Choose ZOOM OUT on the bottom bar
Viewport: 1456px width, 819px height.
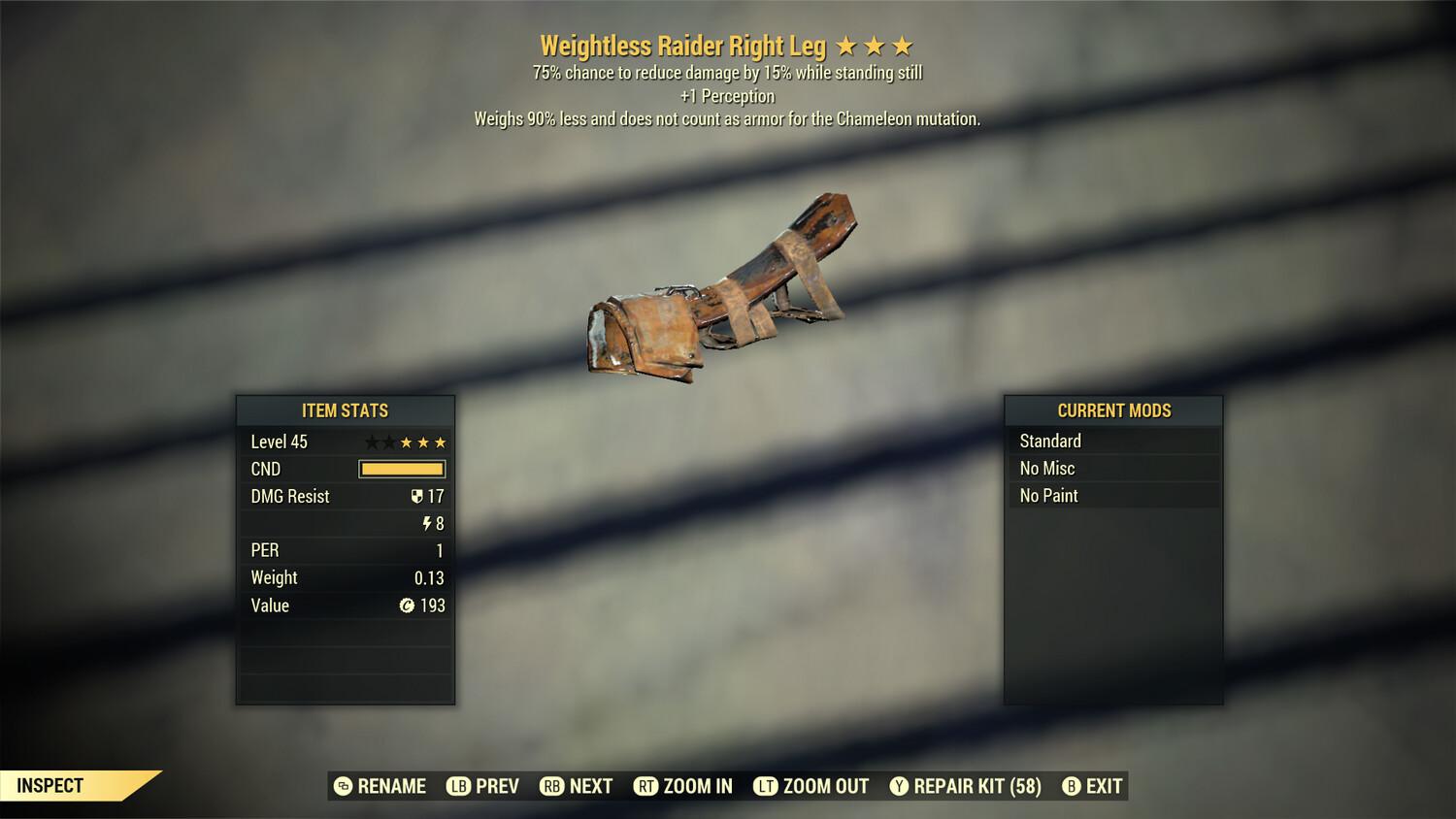click(x=811, y=786)
